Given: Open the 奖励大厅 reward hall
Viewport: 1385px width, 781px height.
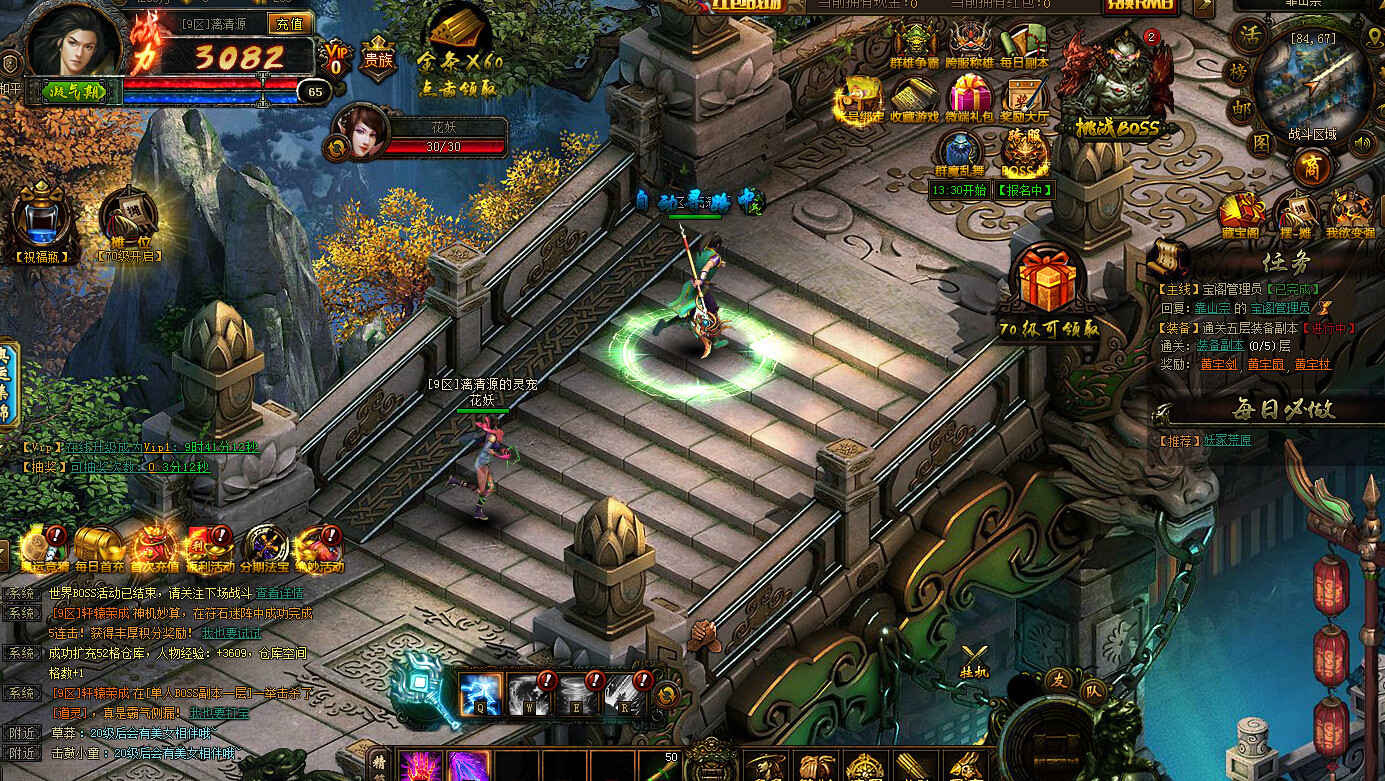Looking at the screenshot, I should [1024, 98].
